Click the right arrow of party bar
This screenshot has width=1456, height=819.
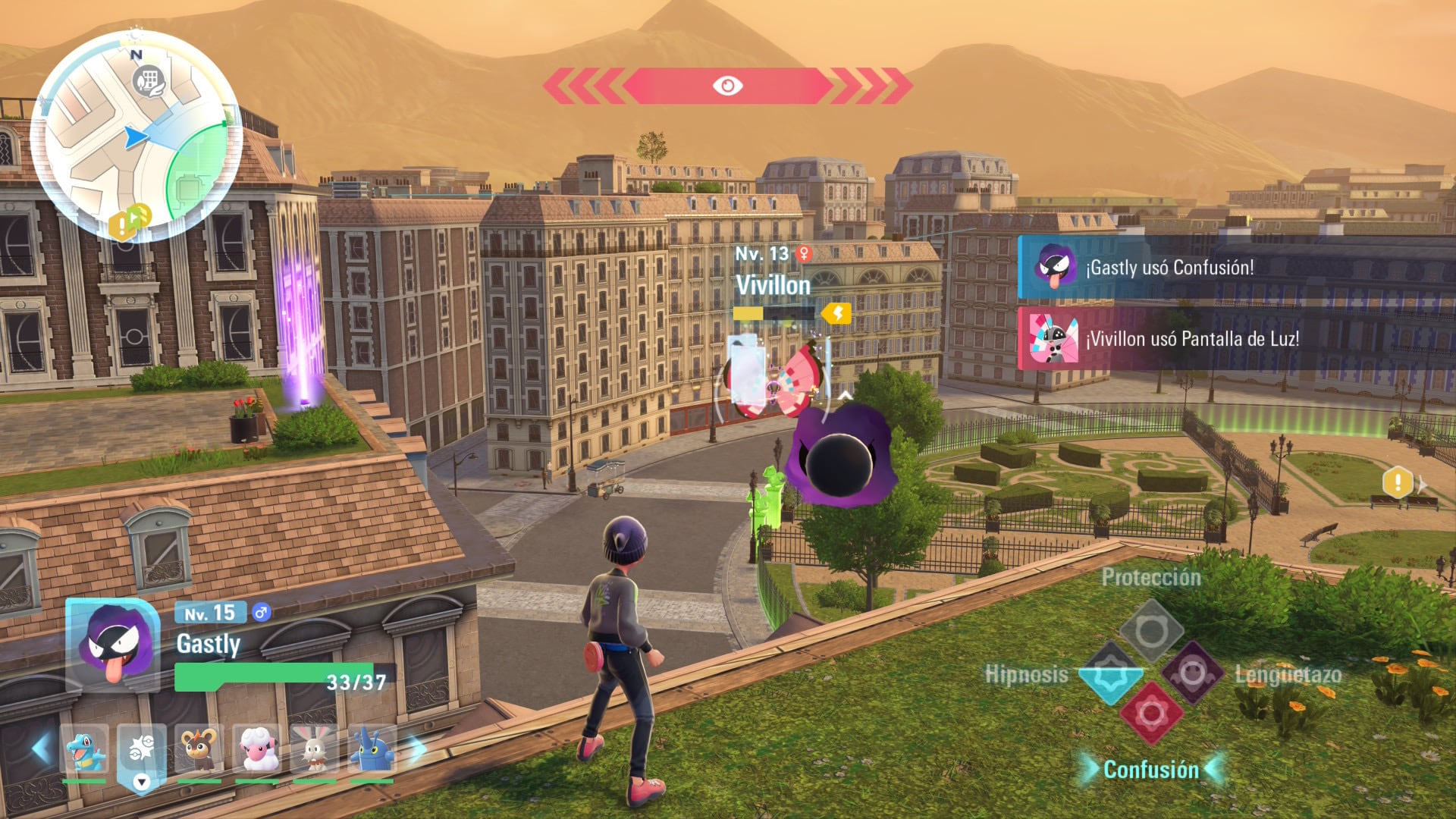pos(417,749)
